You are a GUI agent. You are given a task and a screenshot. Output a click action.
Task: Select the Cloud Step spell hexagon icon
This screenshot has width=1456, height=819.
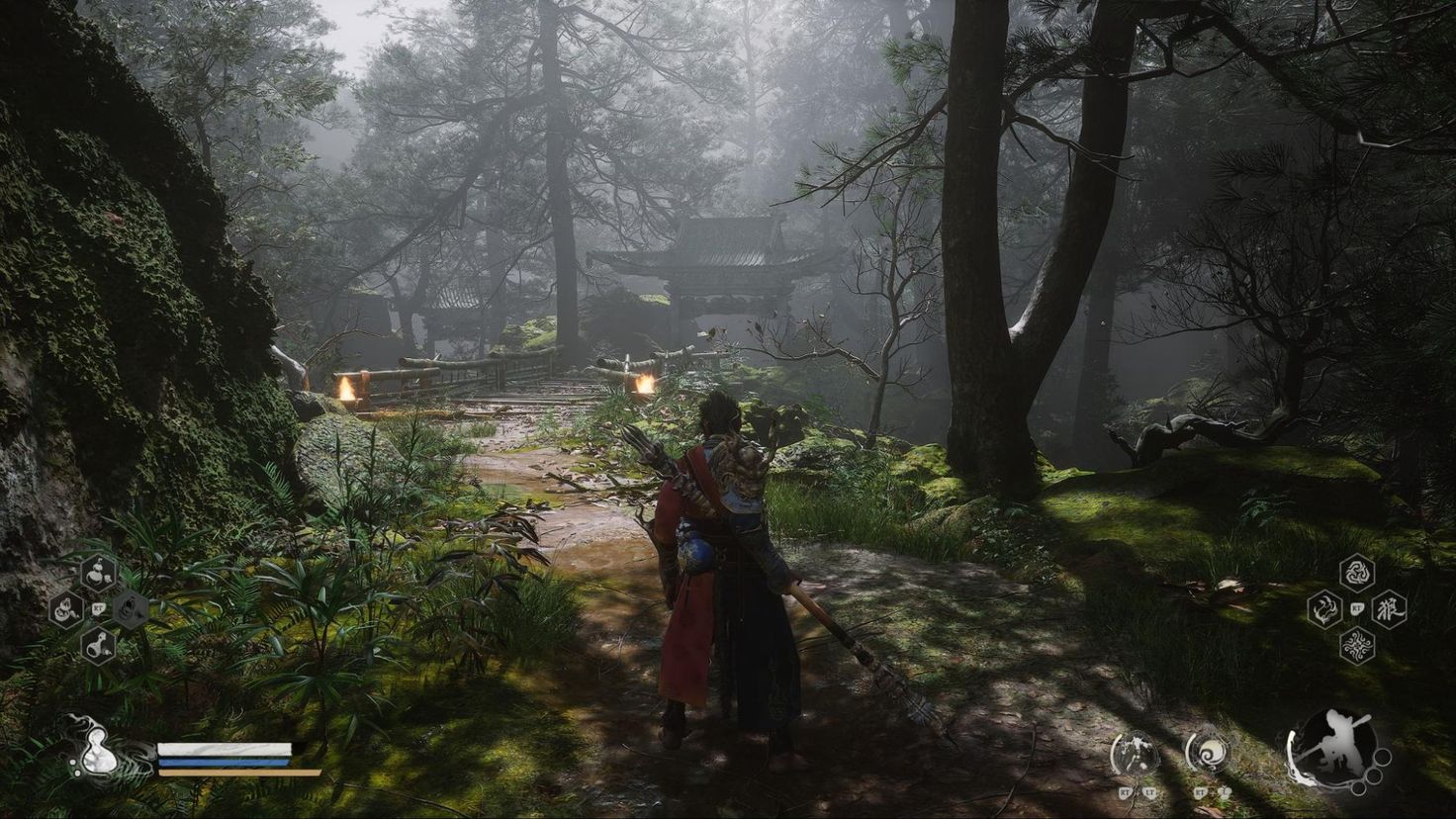pyautogui.click(x=1324, y=608)
